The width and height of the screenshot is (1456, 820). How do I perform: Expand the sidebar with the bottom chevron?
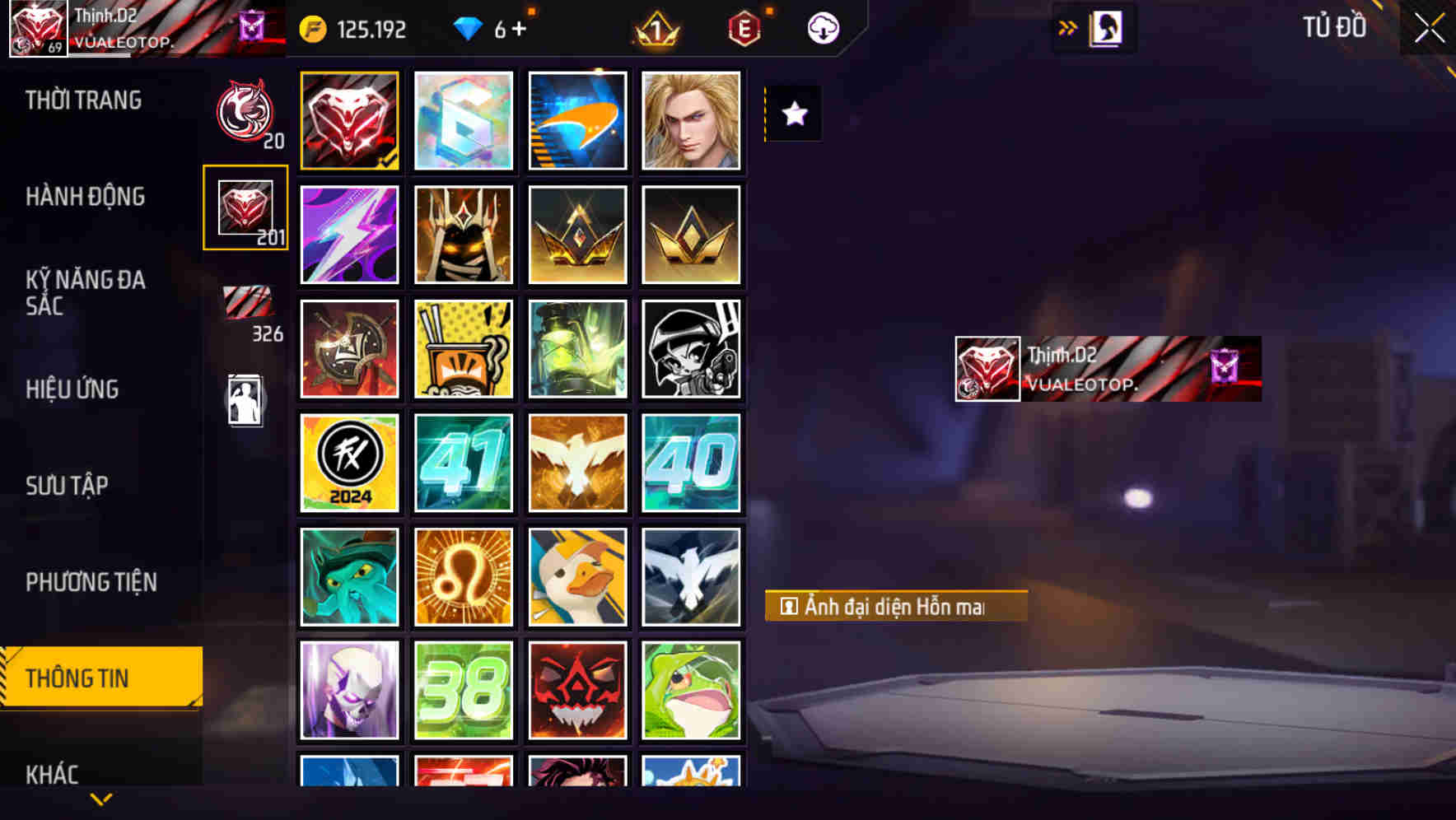(x=100, y=798)
